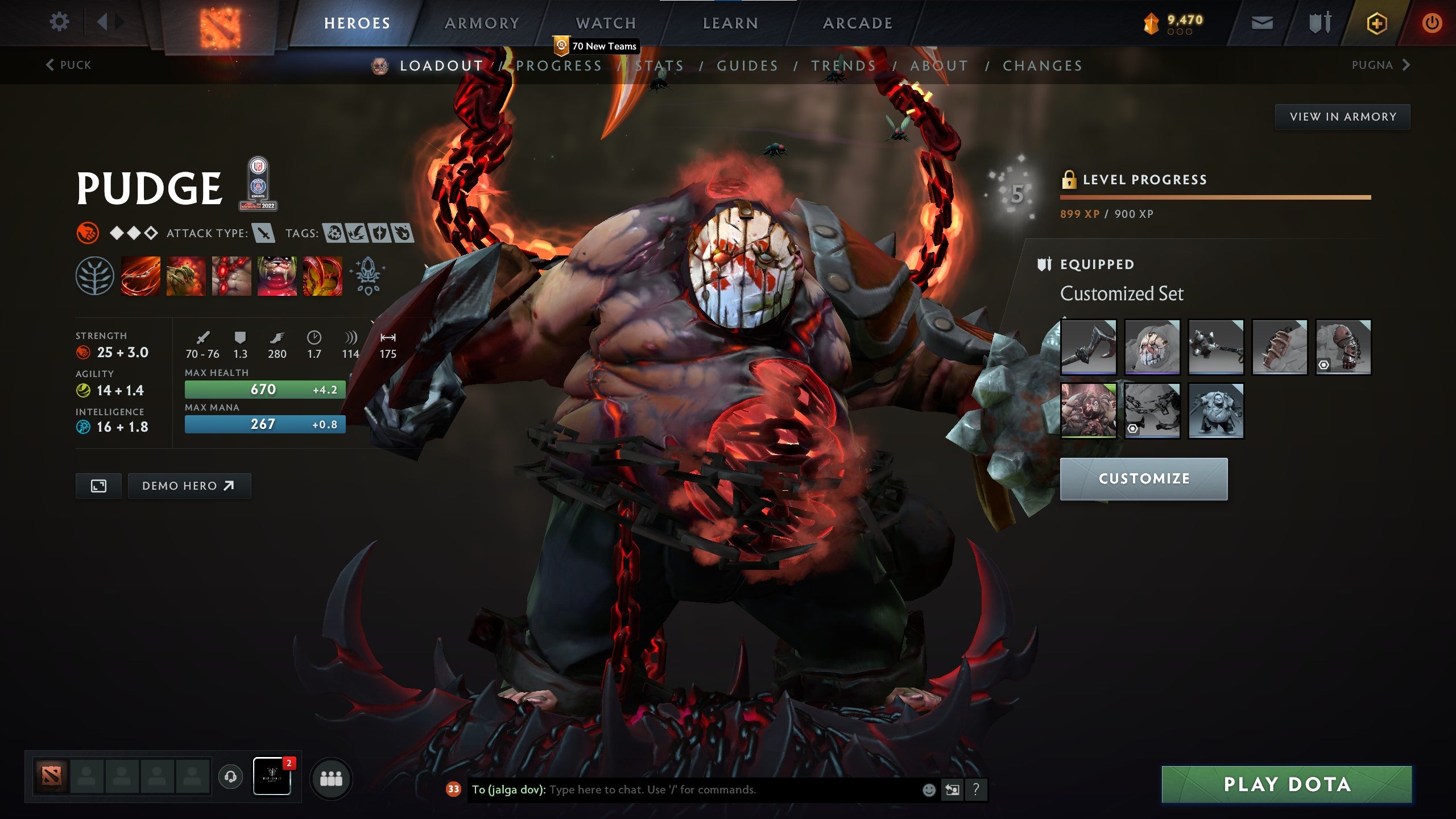Click the Strength attribute icon
The width and height of the screenshot is (1456, 819).
coord(84,353)
